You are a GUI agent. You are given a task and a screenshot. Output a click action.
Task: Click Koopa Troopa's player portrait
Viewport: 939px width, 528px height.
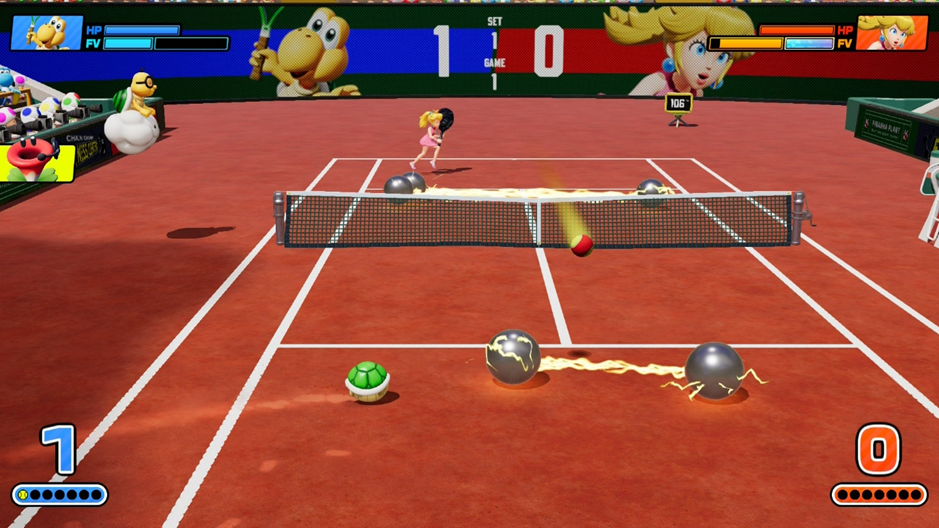46,32
